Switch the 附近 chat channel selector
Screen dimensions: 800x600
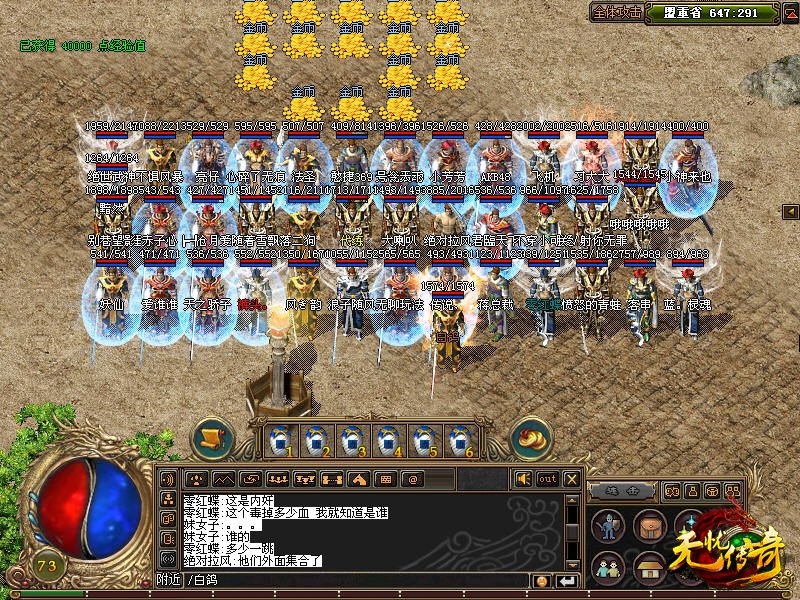tap(168, 580)
